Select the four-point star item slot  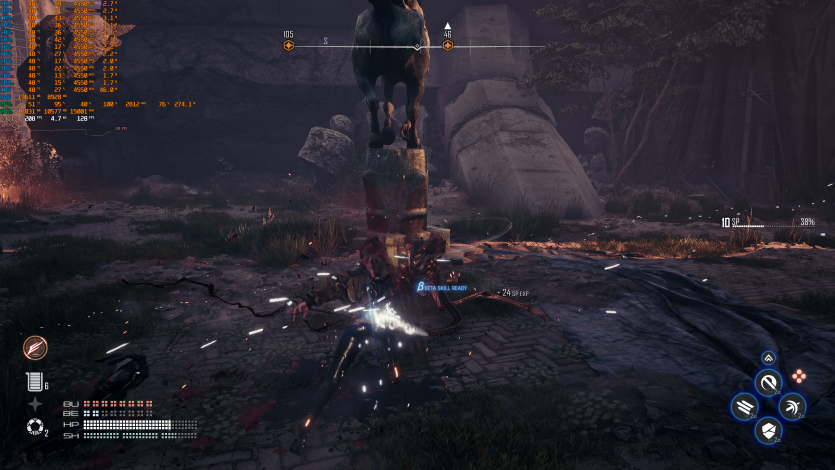(35, 404)
